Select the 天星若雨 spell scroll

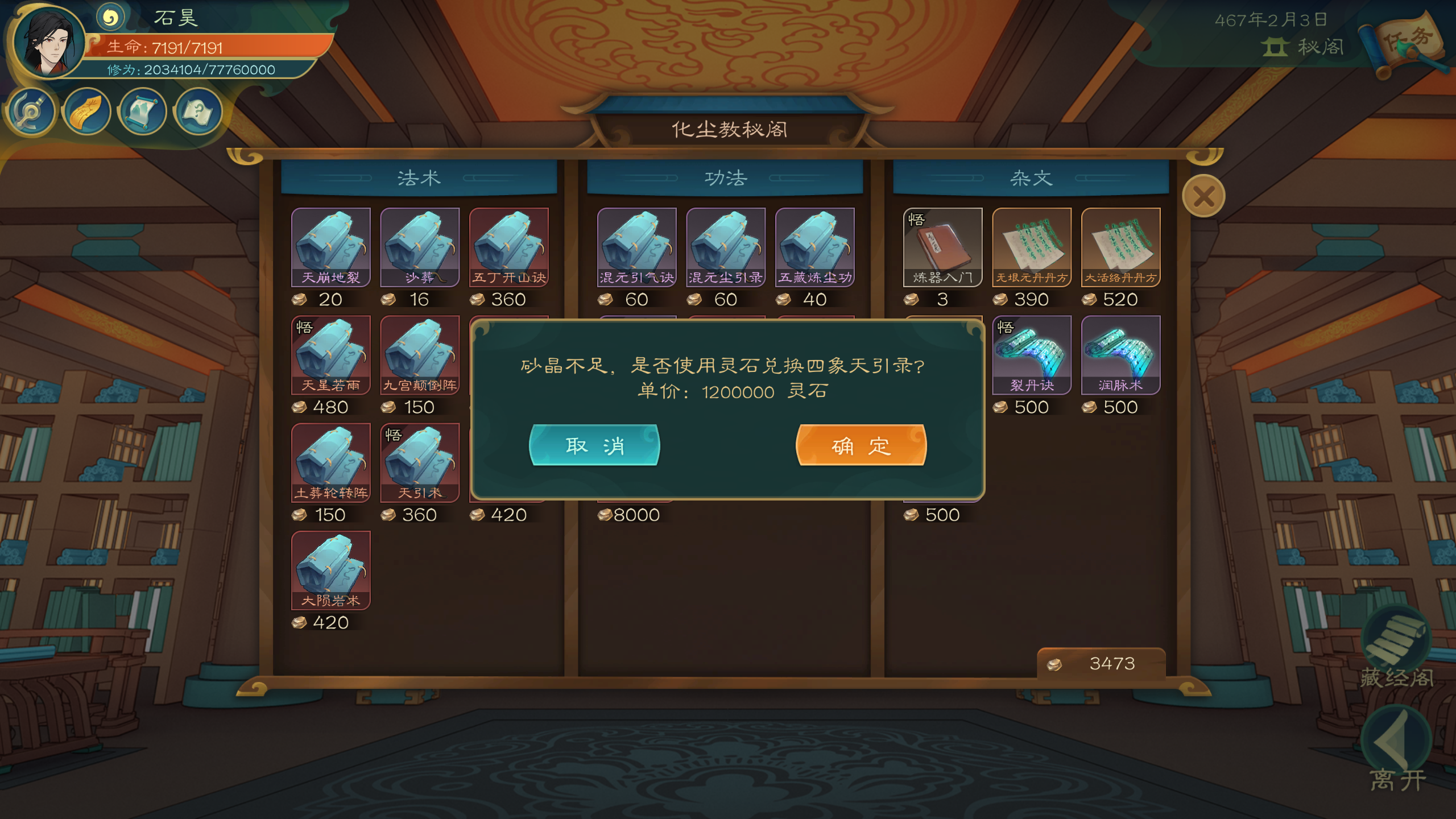click(x=330, y=355)
